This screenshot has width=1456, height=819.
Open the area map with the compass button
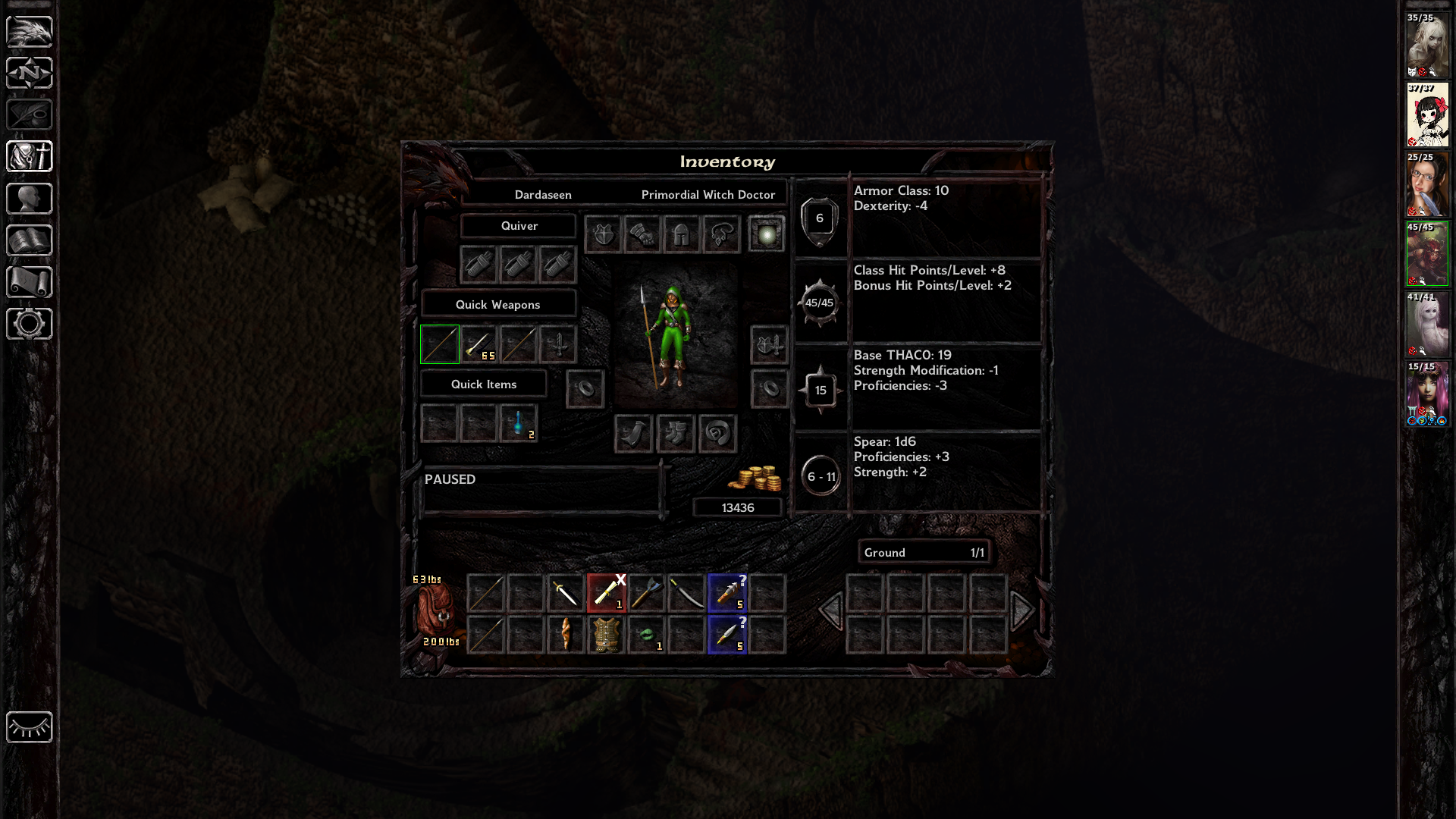tap(30, 74)
